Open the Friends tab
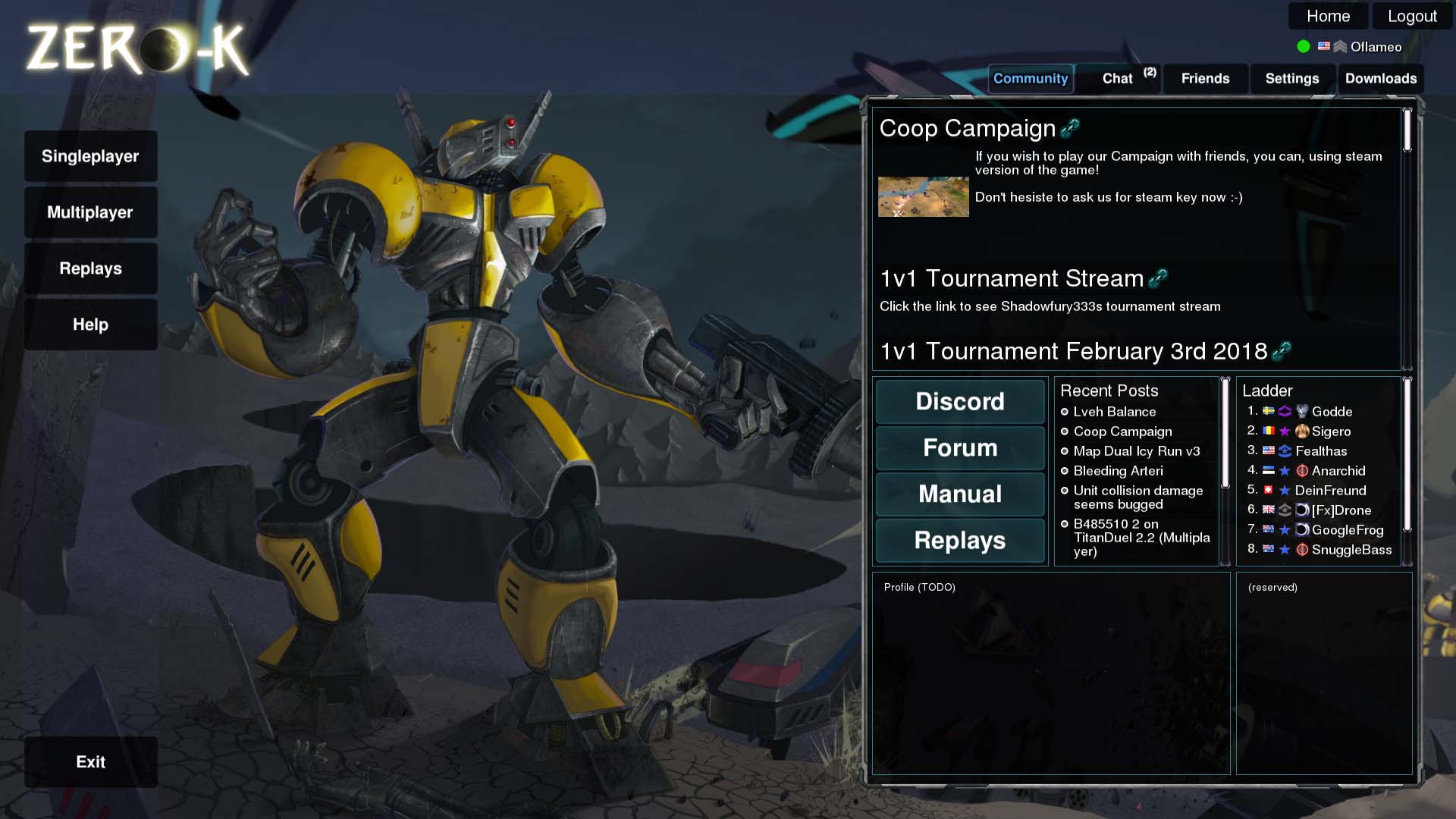Screen dimensions: 1456x819 pos(1205,78)
